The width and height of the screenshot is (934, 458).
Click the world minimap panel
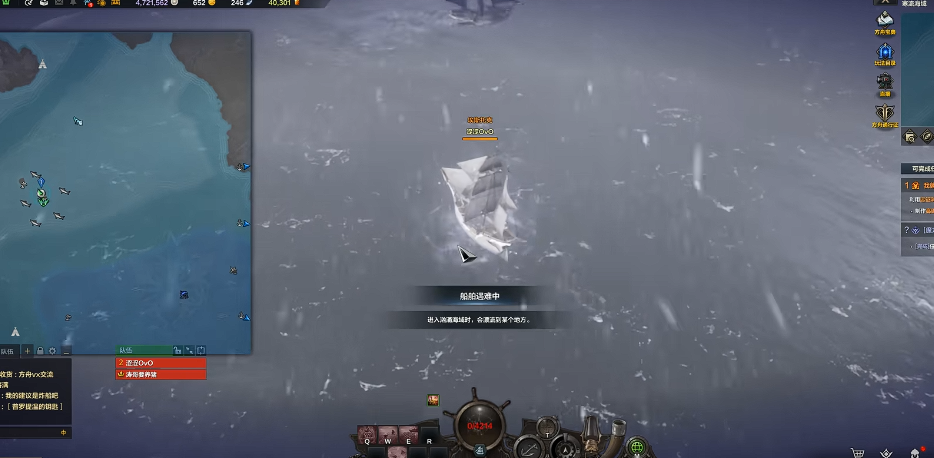[125, 190]
